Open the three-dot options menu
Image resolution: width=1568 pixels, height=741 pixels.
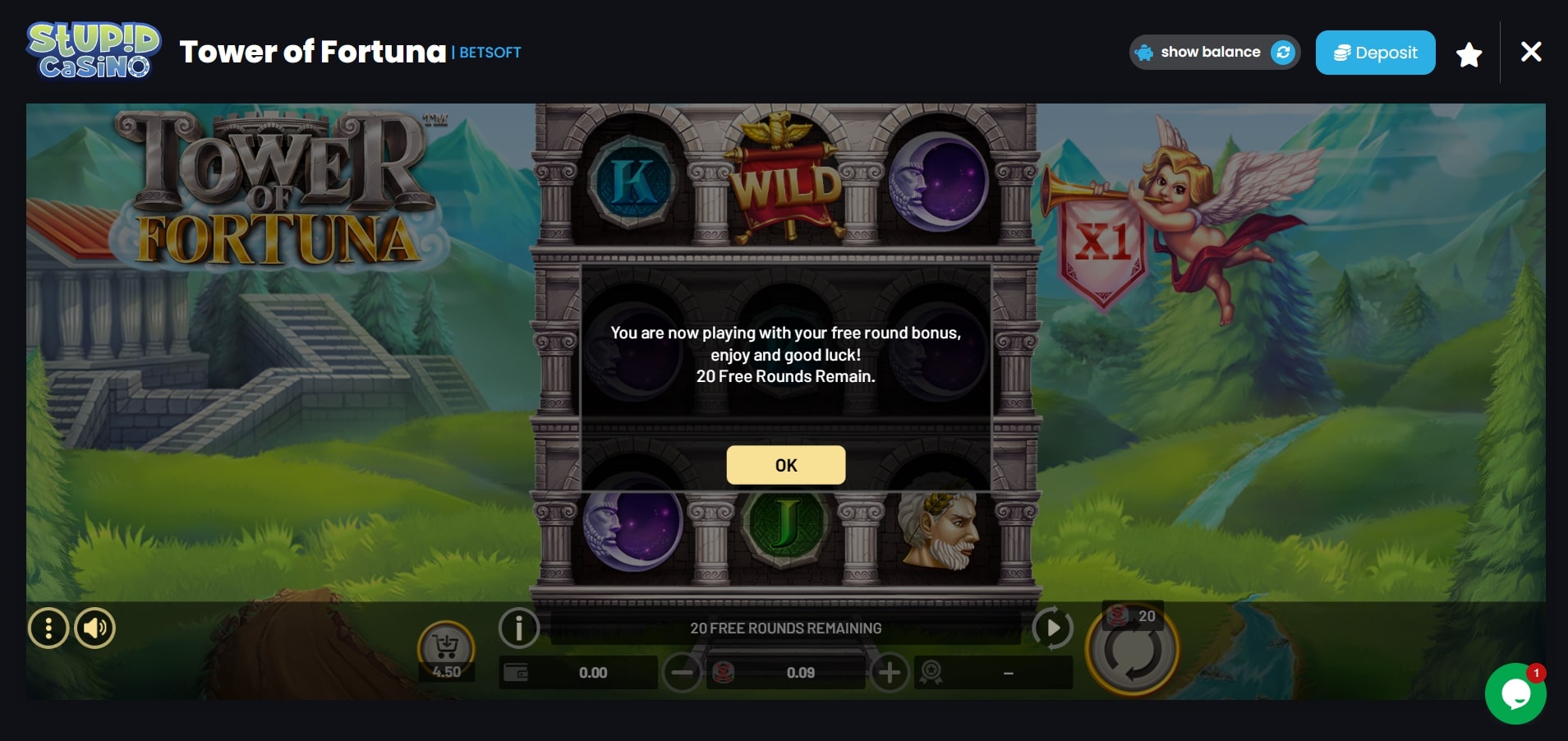tap(49, 628)
